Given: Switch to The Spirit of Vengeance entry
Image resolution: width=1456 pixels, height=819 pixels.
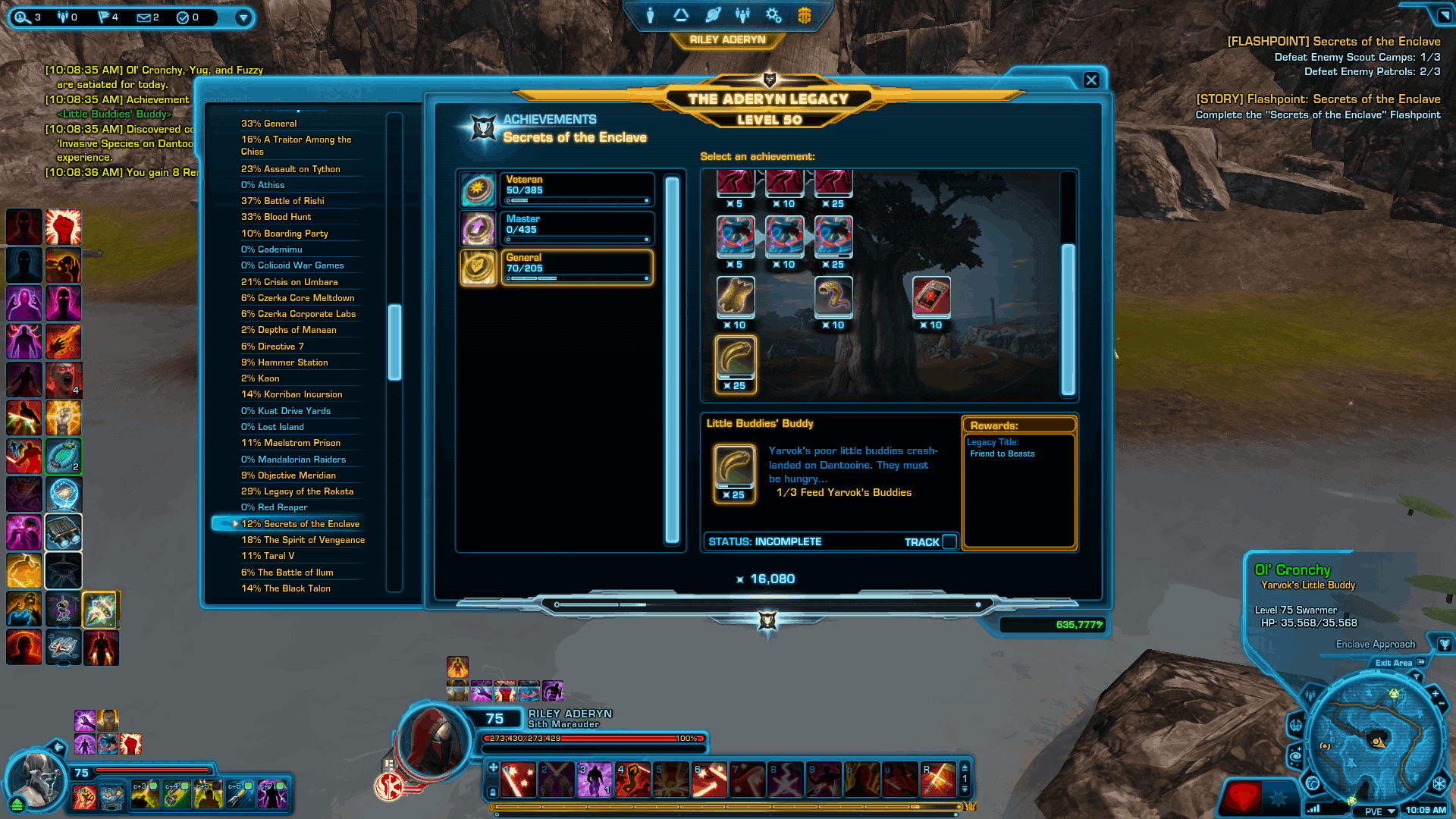Looking at the screenshot, I should [303, 540].
